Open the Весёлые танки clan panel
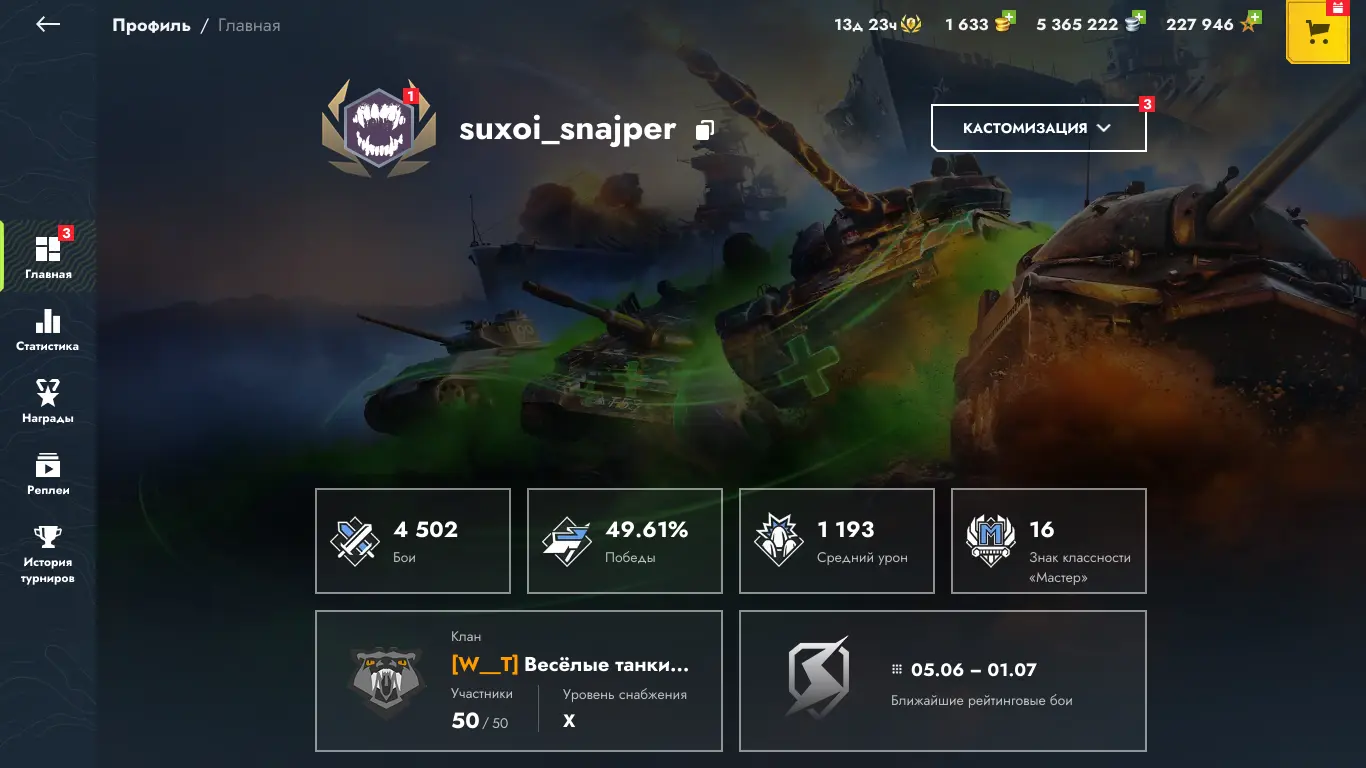1366x768 pixels. 519,681
